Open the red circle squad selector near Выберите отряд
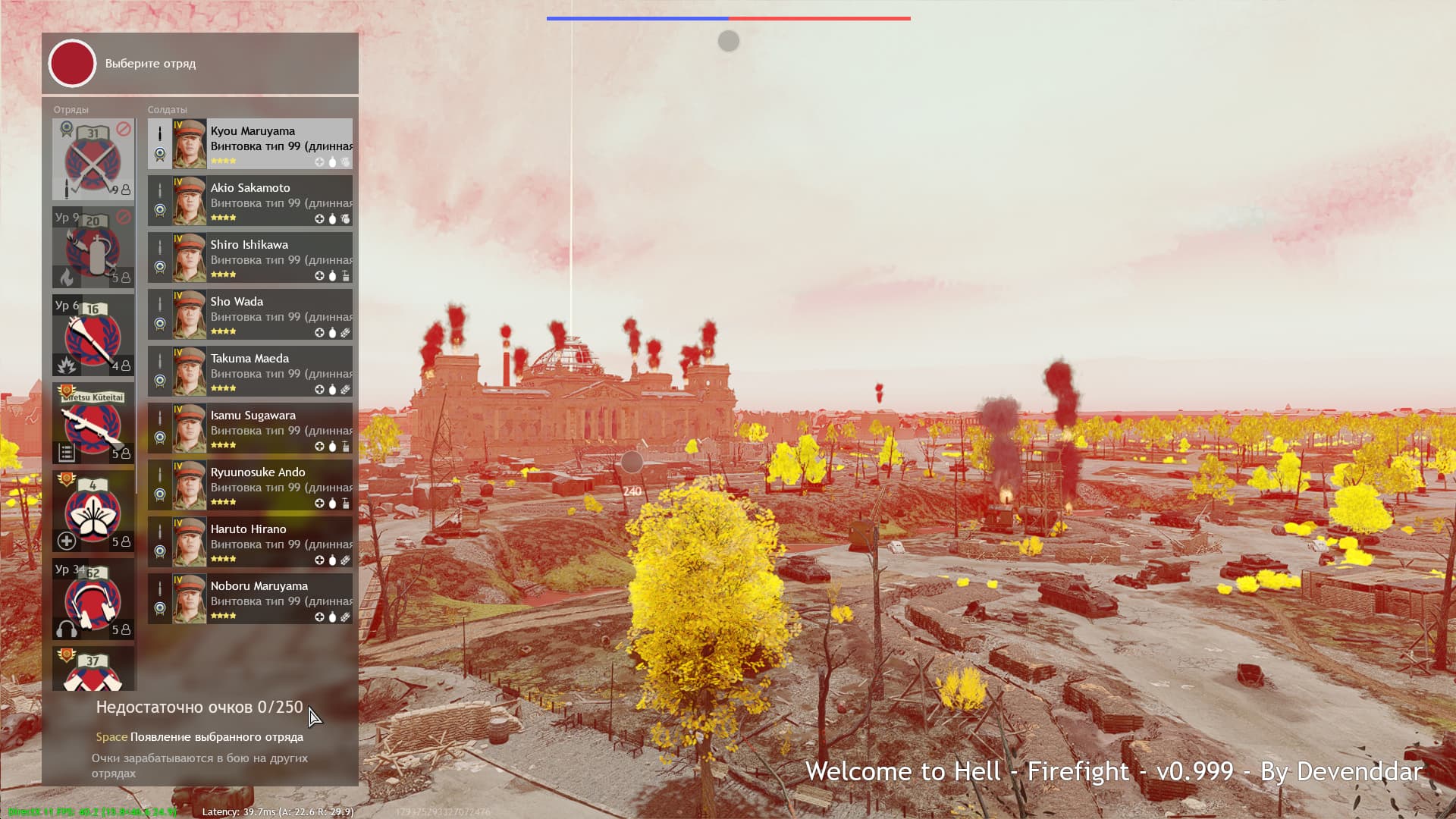Viewport: 1456px width, 819px height. [71, 64]
